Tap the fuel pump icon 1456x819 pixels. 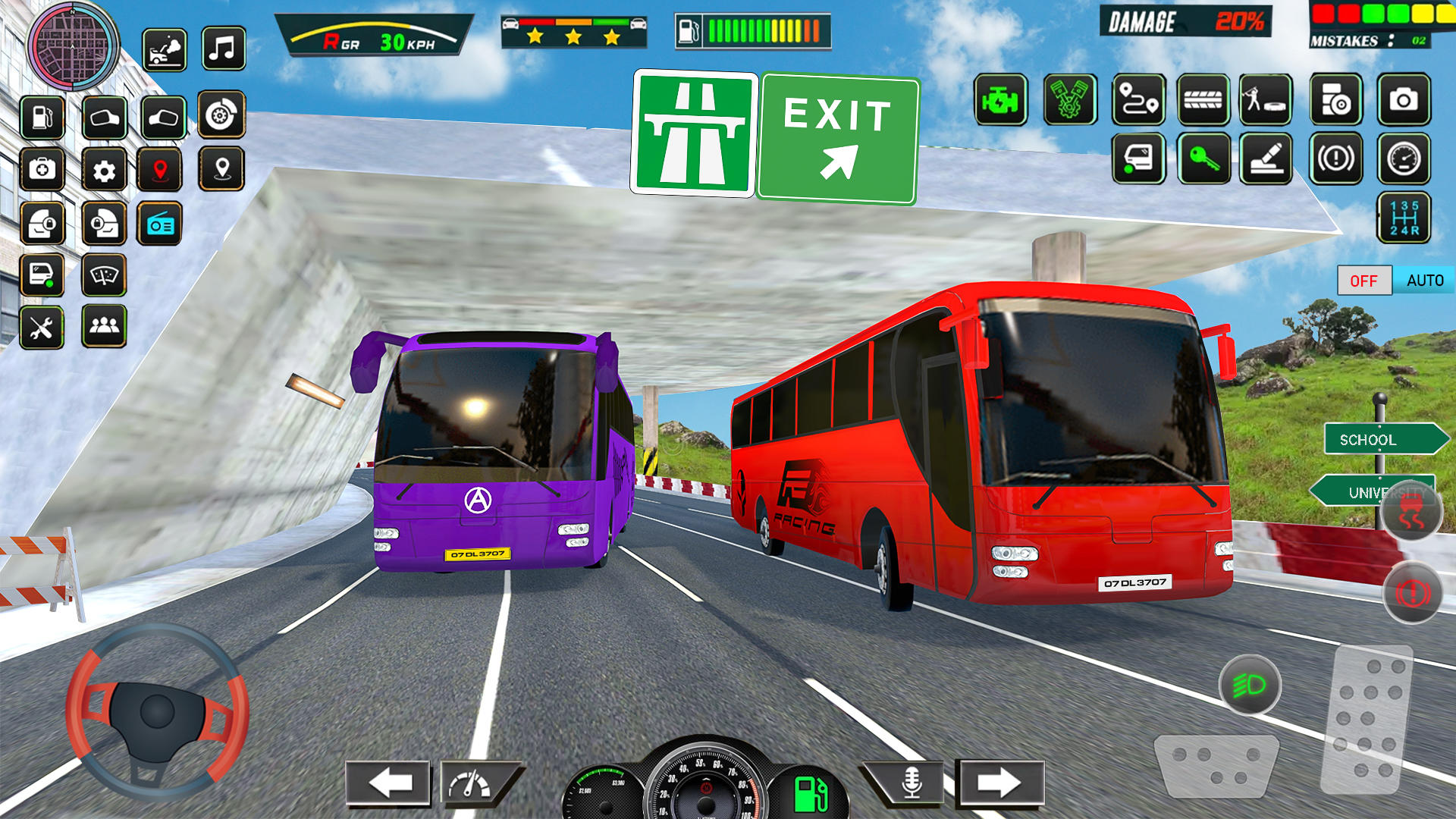point(42,118)
